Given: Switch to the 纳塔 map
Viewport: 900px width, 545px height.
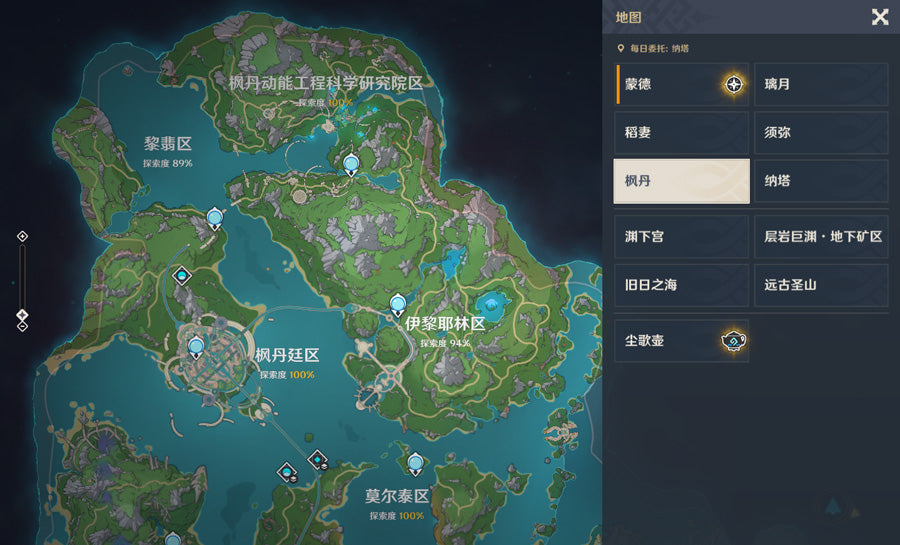Looking at the screenshot, I should tap(820, 181).
